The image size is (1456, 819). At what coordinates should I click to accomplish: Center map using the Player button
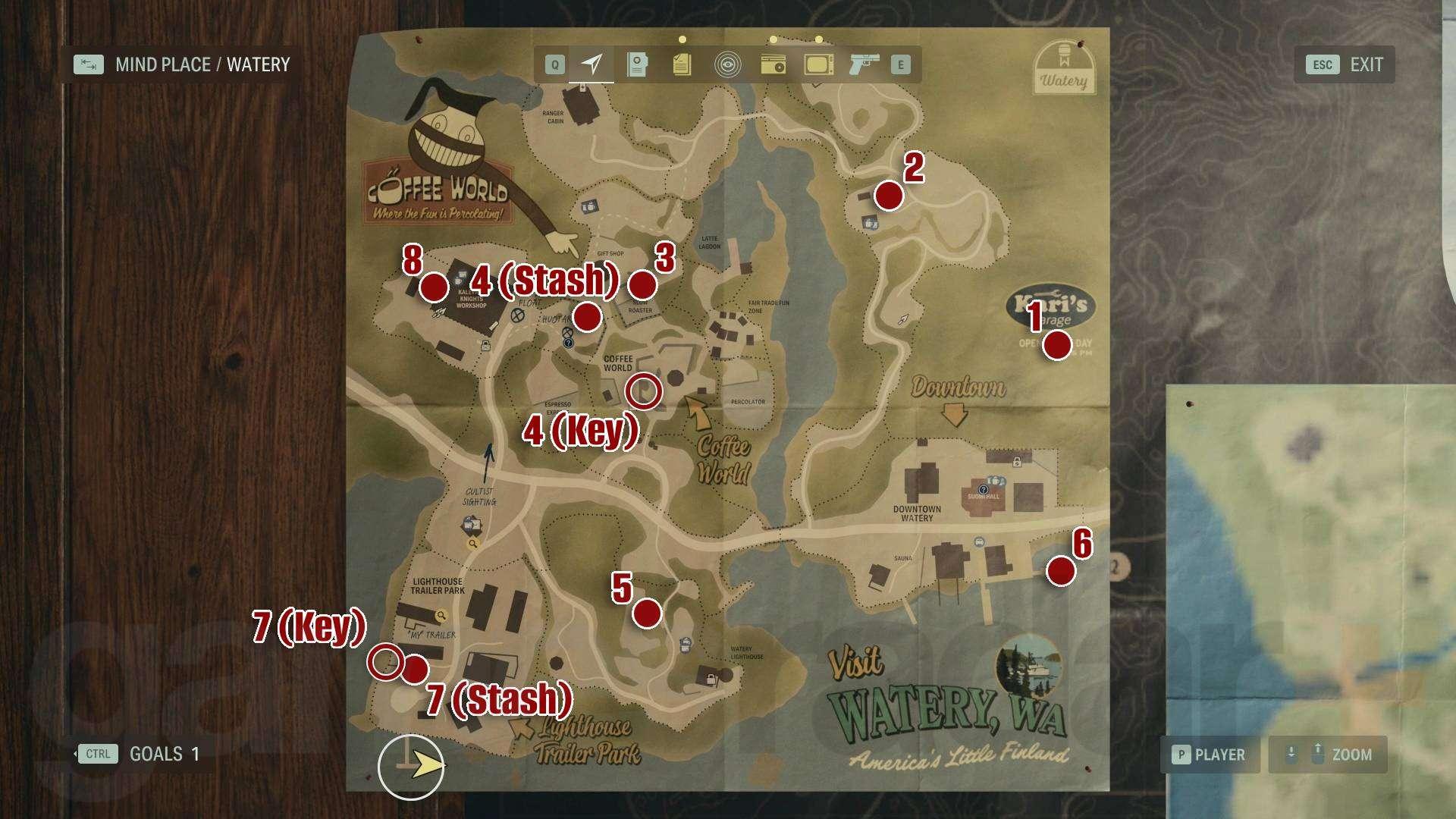(x=1210, y=755)
